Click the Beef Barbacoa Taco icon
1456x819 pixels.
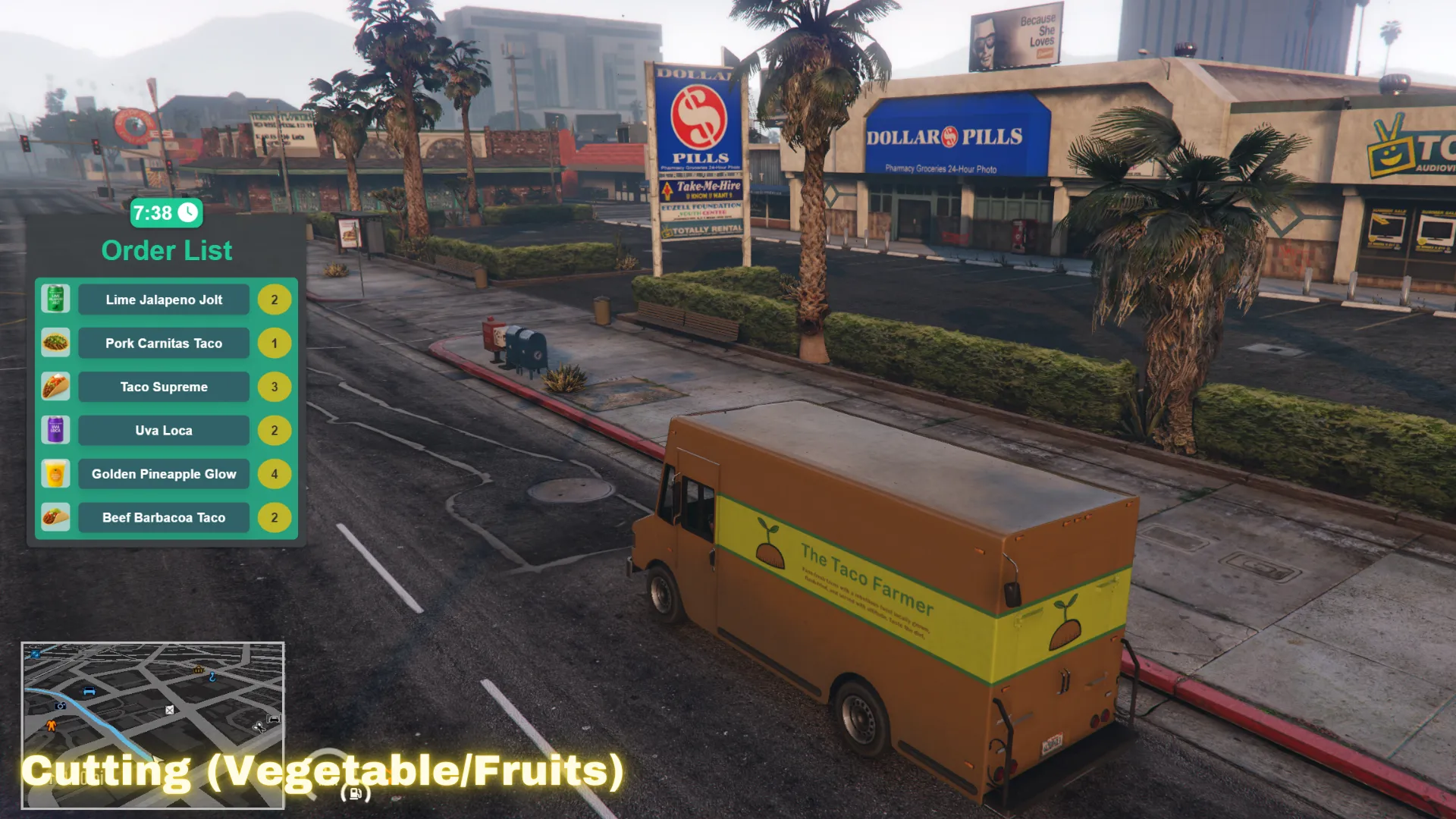click(55, 516)
